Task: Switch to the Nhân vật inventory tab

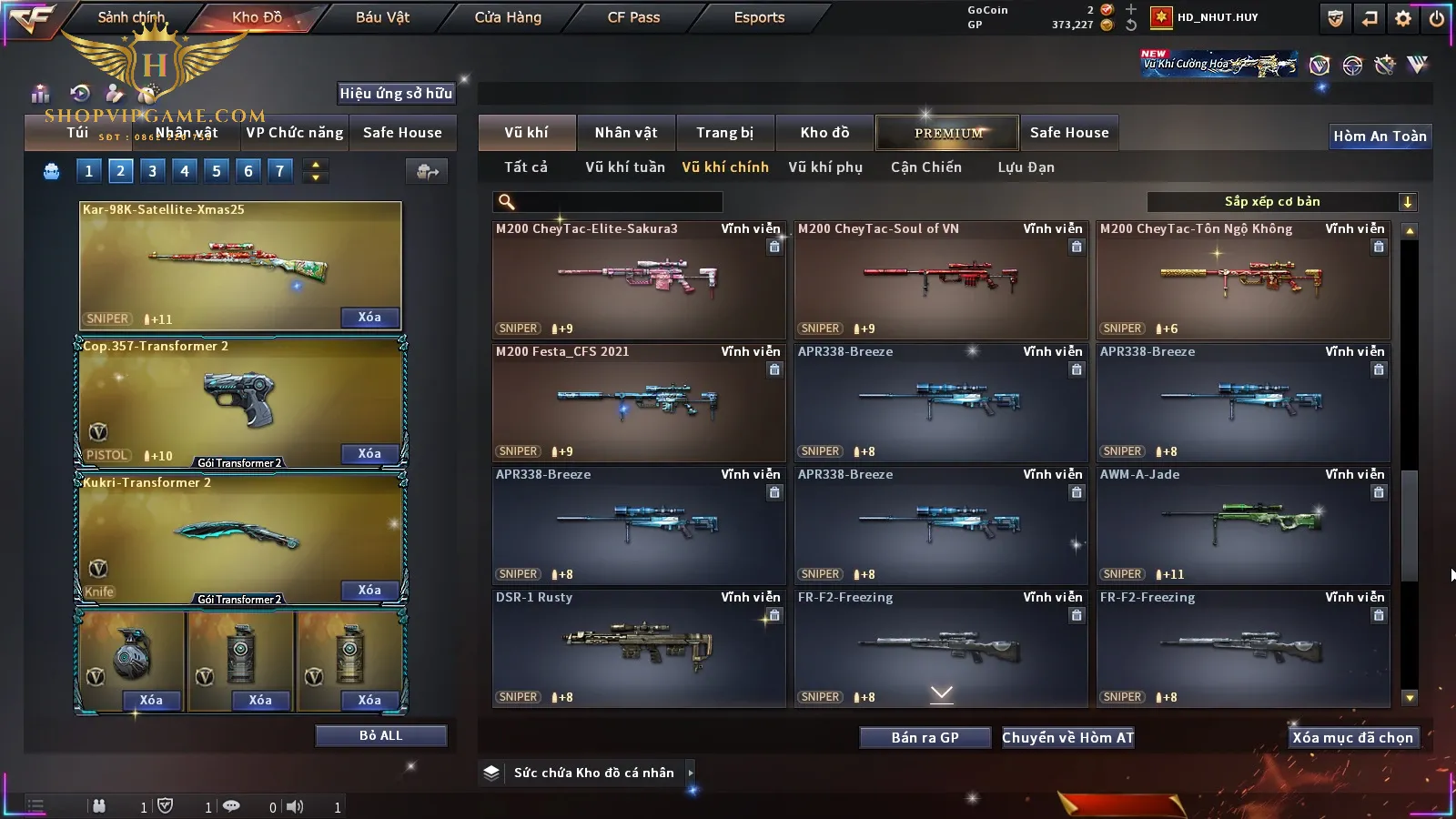Action: pos(626,133)
